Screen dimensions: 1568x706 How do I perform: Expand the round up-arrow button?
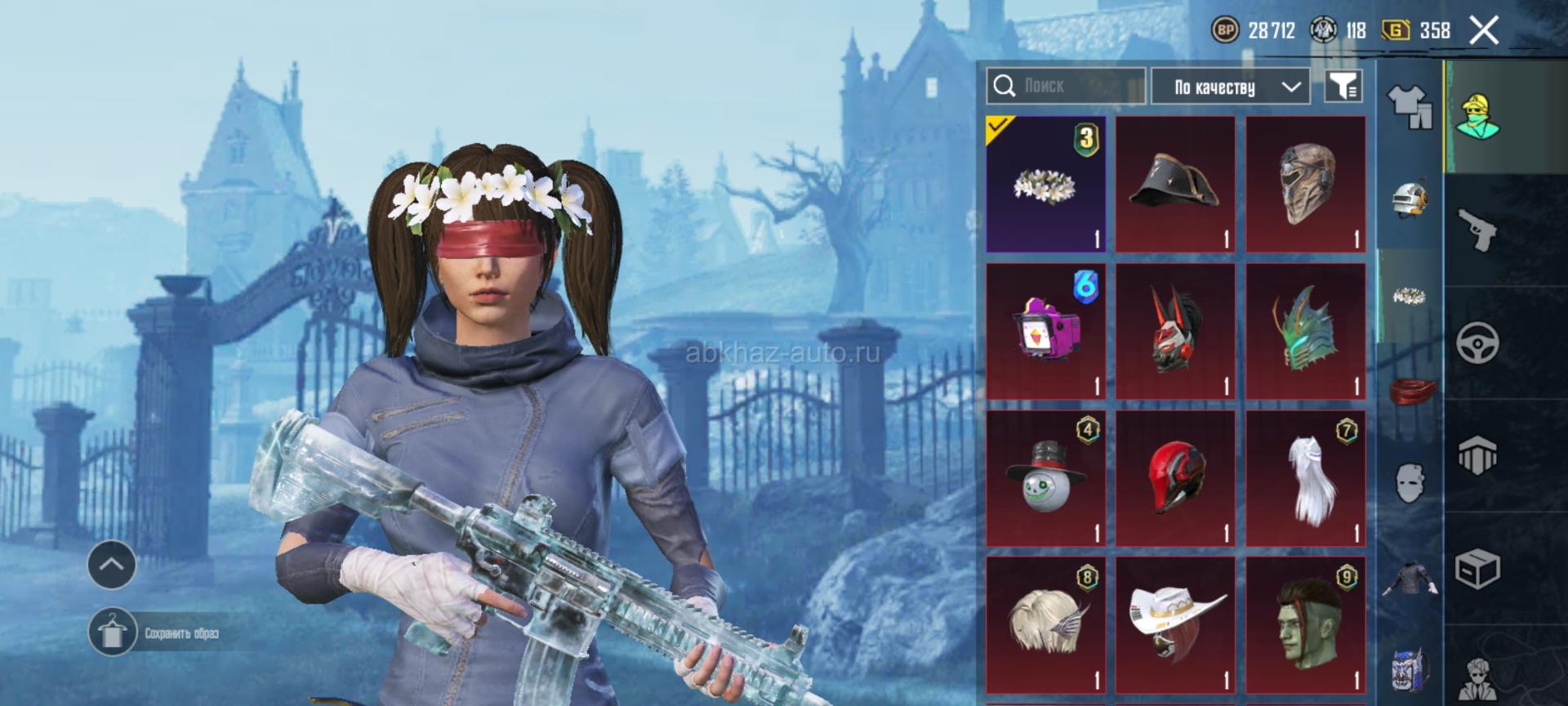click(x=112, y=565)
